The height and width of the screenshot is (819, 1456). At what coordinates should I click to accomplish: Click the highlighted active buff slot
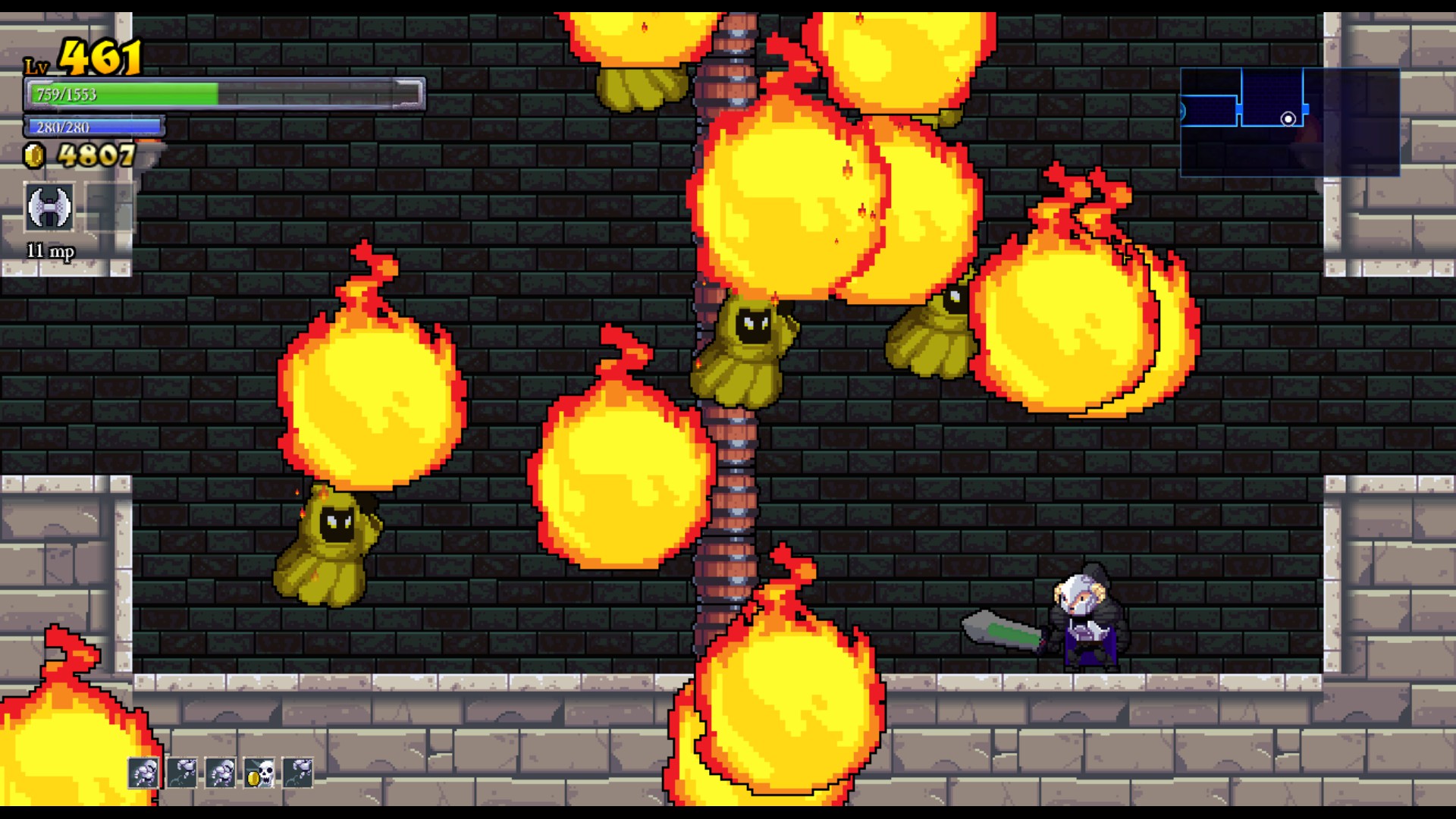143,772
